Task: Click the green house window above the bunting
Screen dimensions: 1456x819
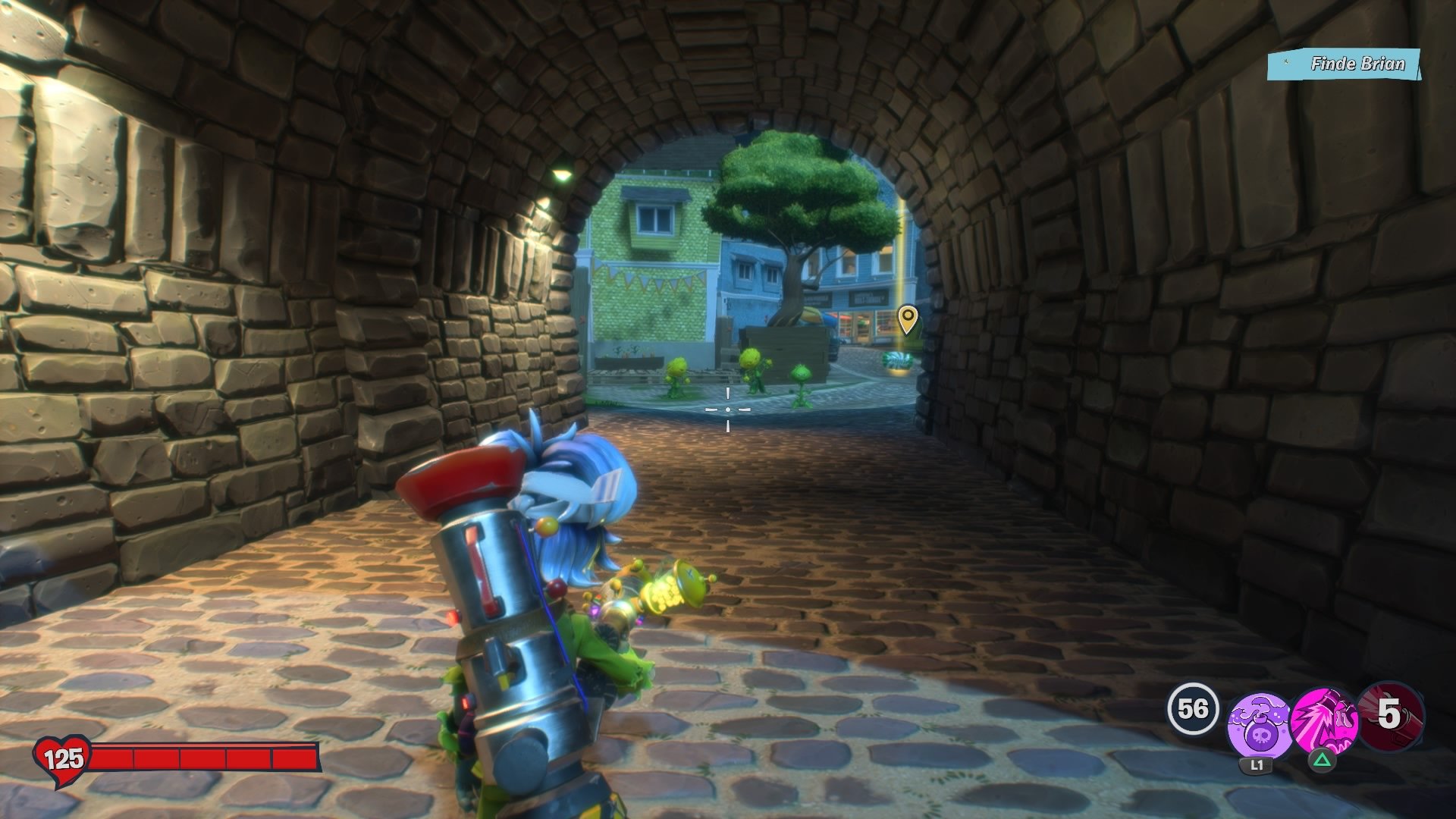Action: pyautogui.click(x=656, y=220)
